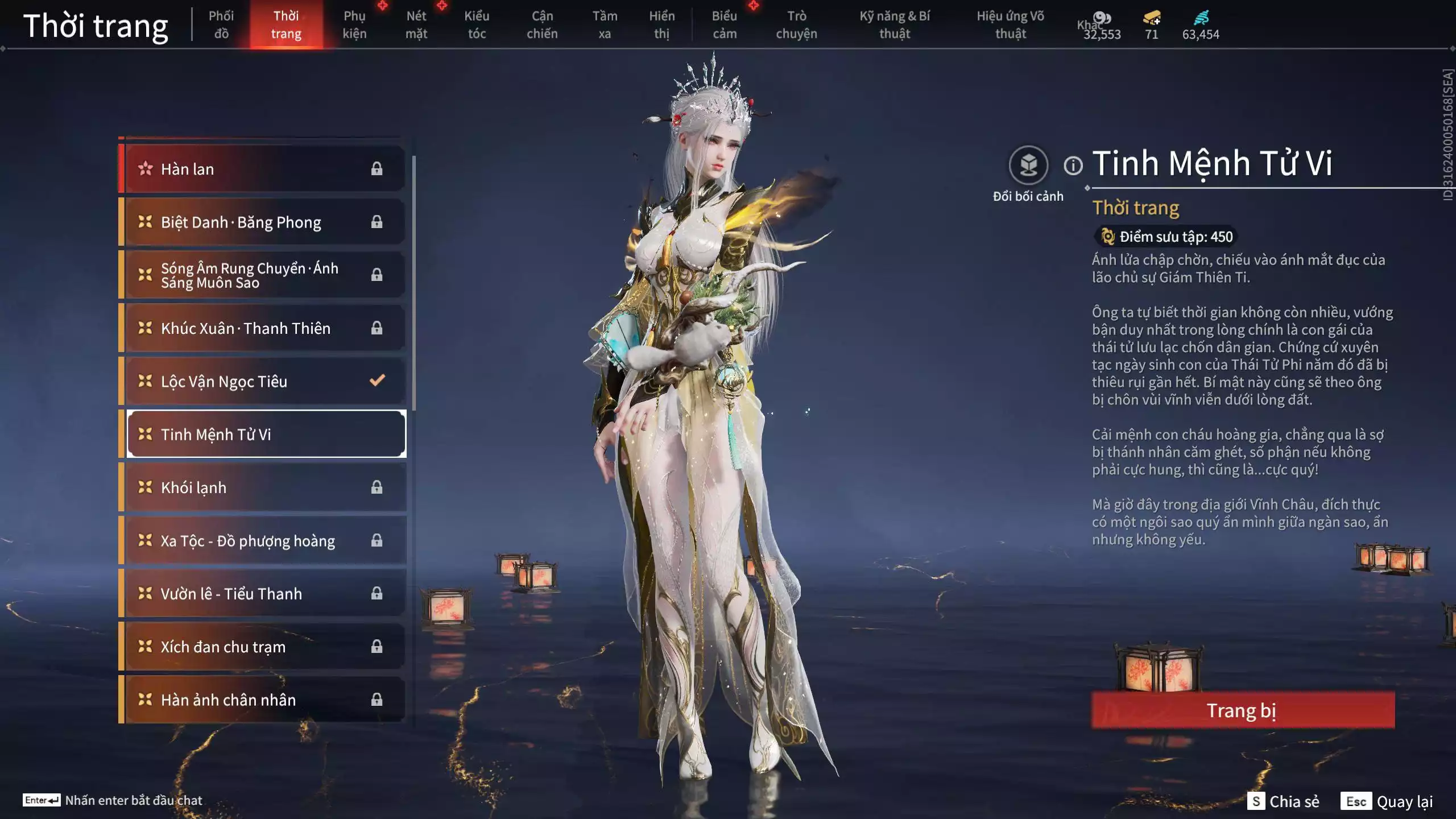This screenshot has width=1456, height=819.
Task: Switch to the Cận chiến tab
Action: [542, 25]
